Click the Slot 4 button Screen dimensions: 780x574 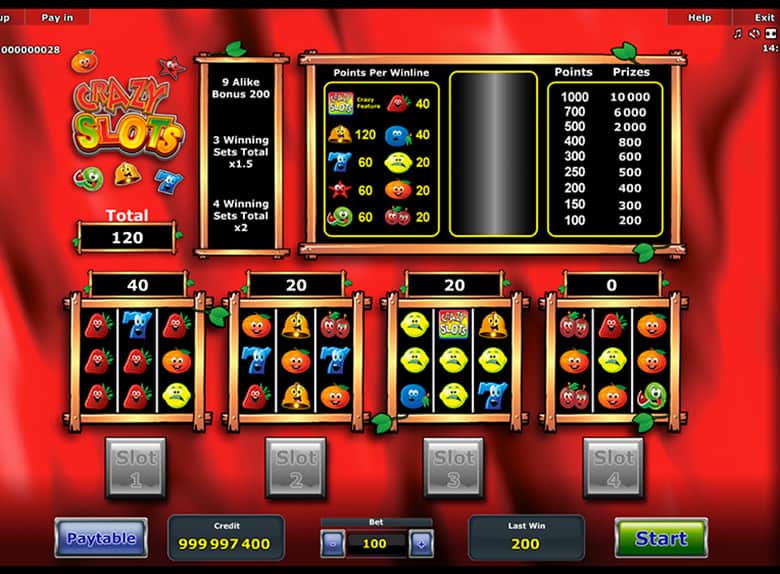[613, 467]
